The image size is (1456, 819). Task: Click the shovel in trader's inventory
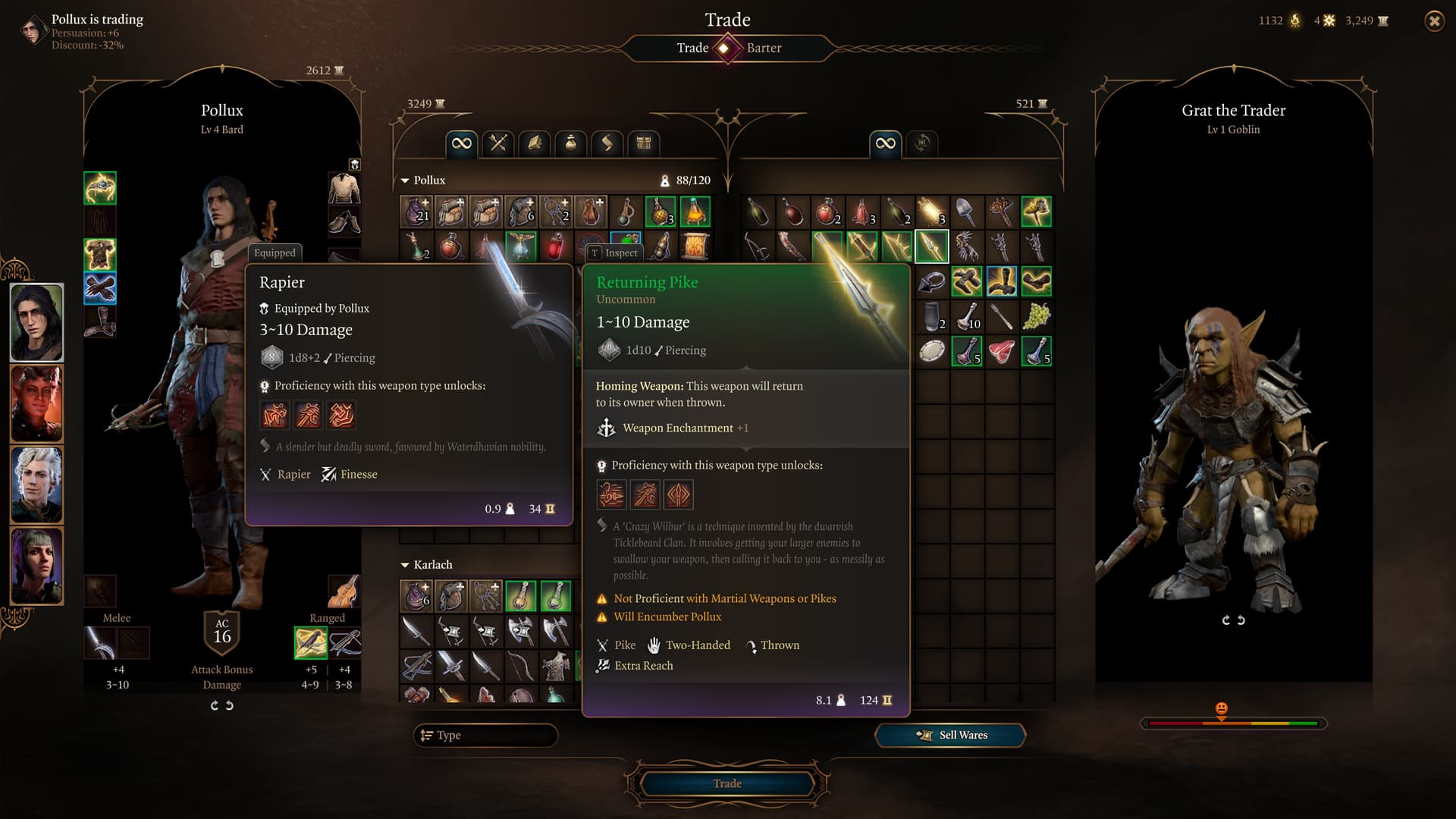(x=966, y=212)
